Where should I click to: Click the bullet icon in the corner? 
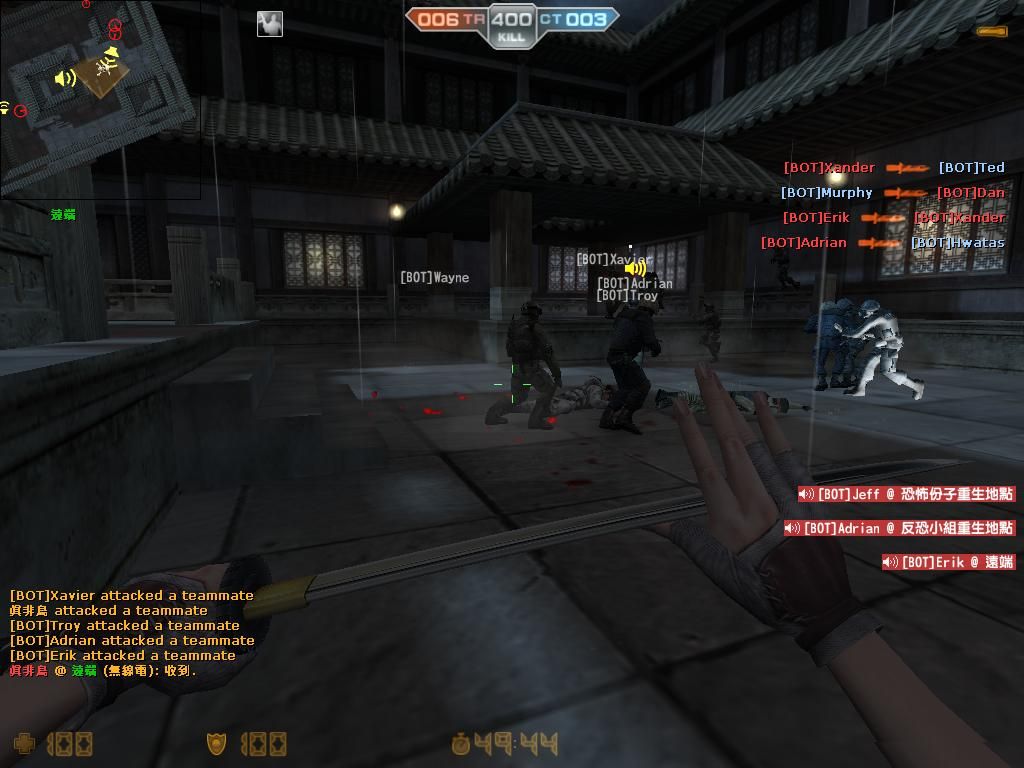[x=992, y=32]
